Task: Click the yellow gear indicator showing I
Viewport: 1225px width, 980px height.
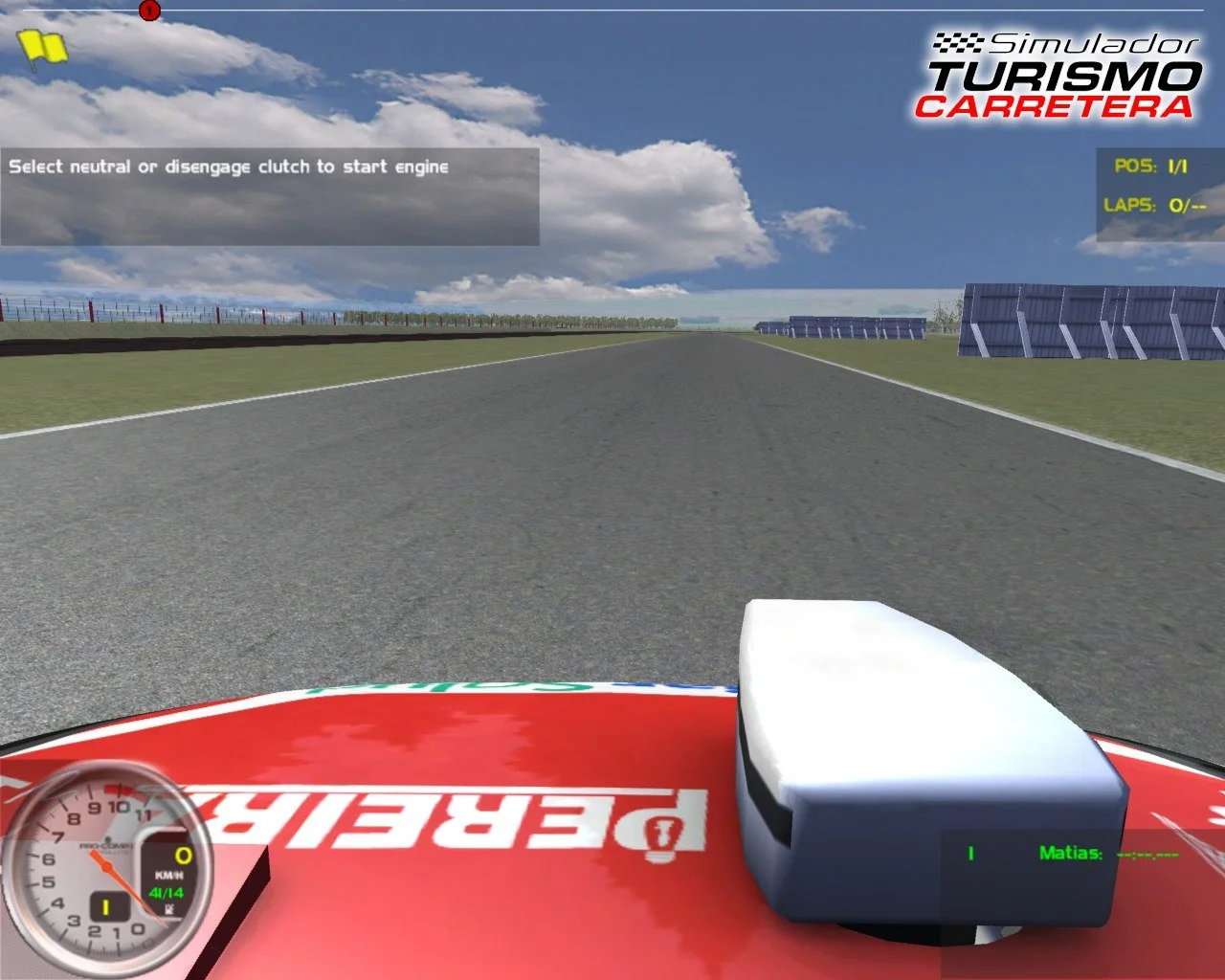Action: coord(106,905)
